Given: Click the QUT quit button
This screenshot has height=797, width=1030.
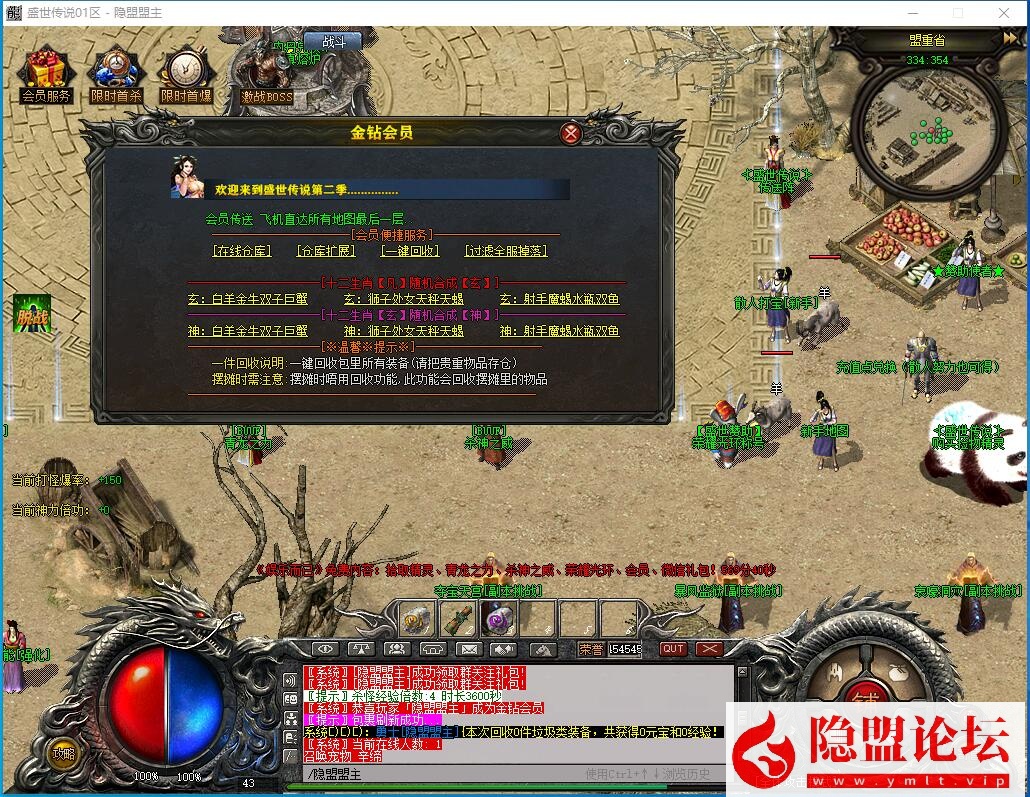Looking at the screenshot, I should pyautogui.click(x=673, y=649).
